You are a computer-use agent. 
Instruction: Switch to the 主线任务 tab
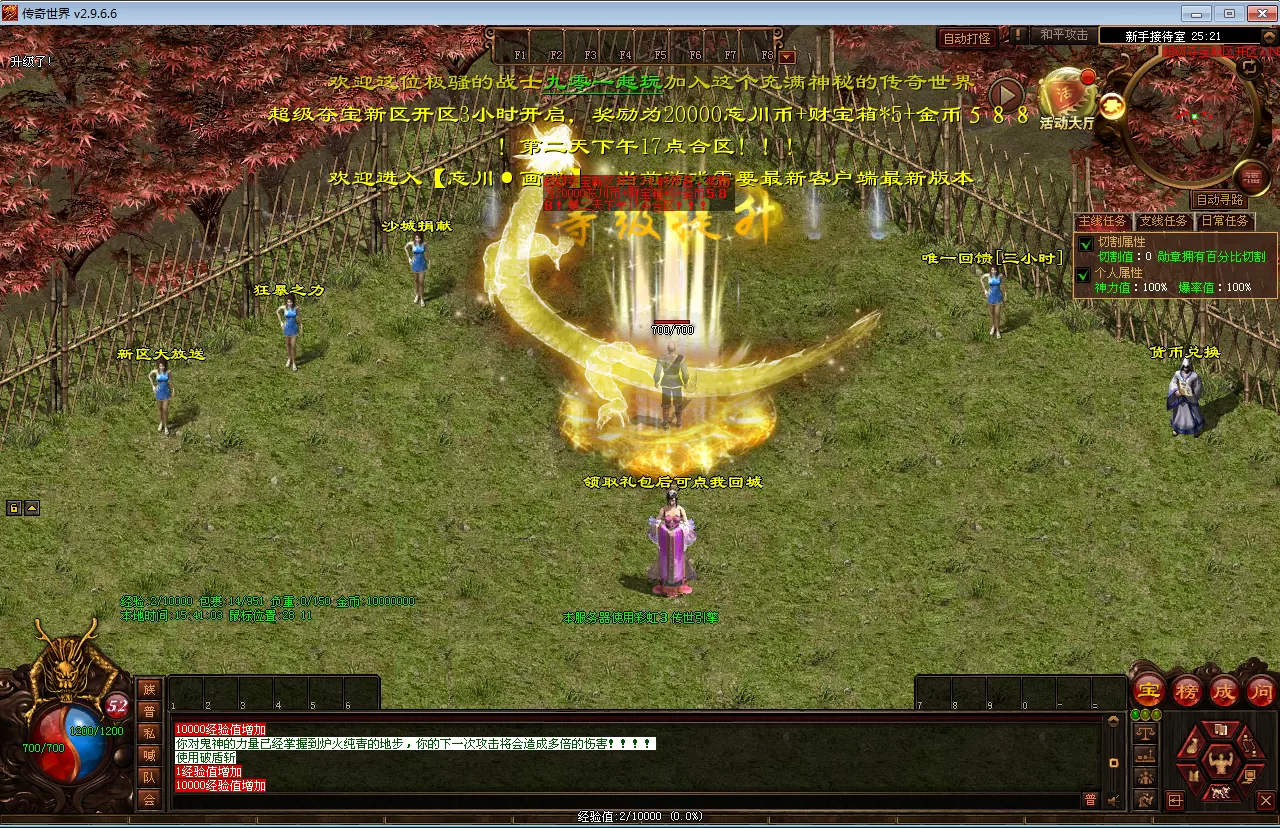1101,221
